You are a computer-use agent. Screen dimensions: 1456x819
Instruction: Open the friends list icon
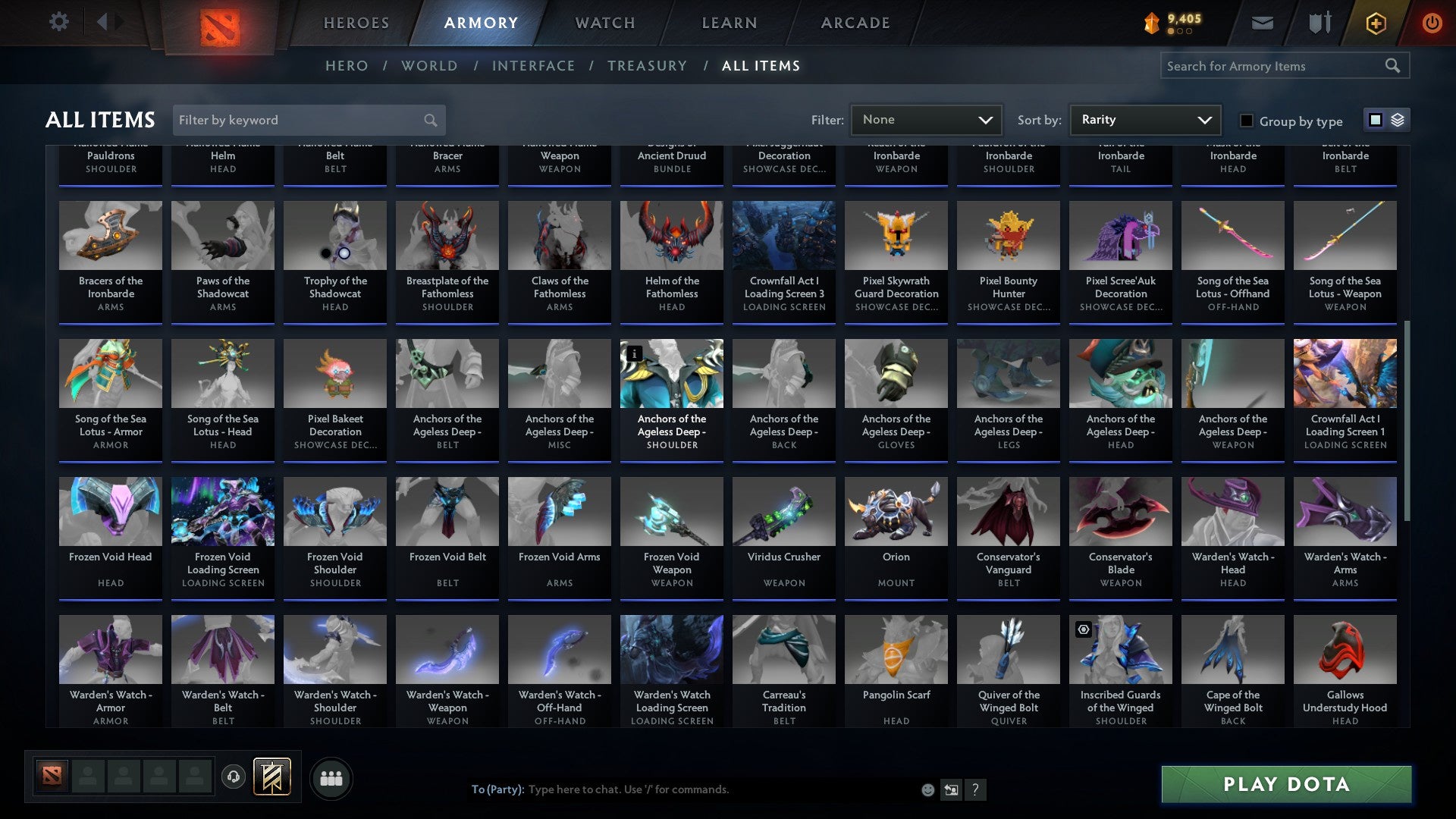pos(330,777)
